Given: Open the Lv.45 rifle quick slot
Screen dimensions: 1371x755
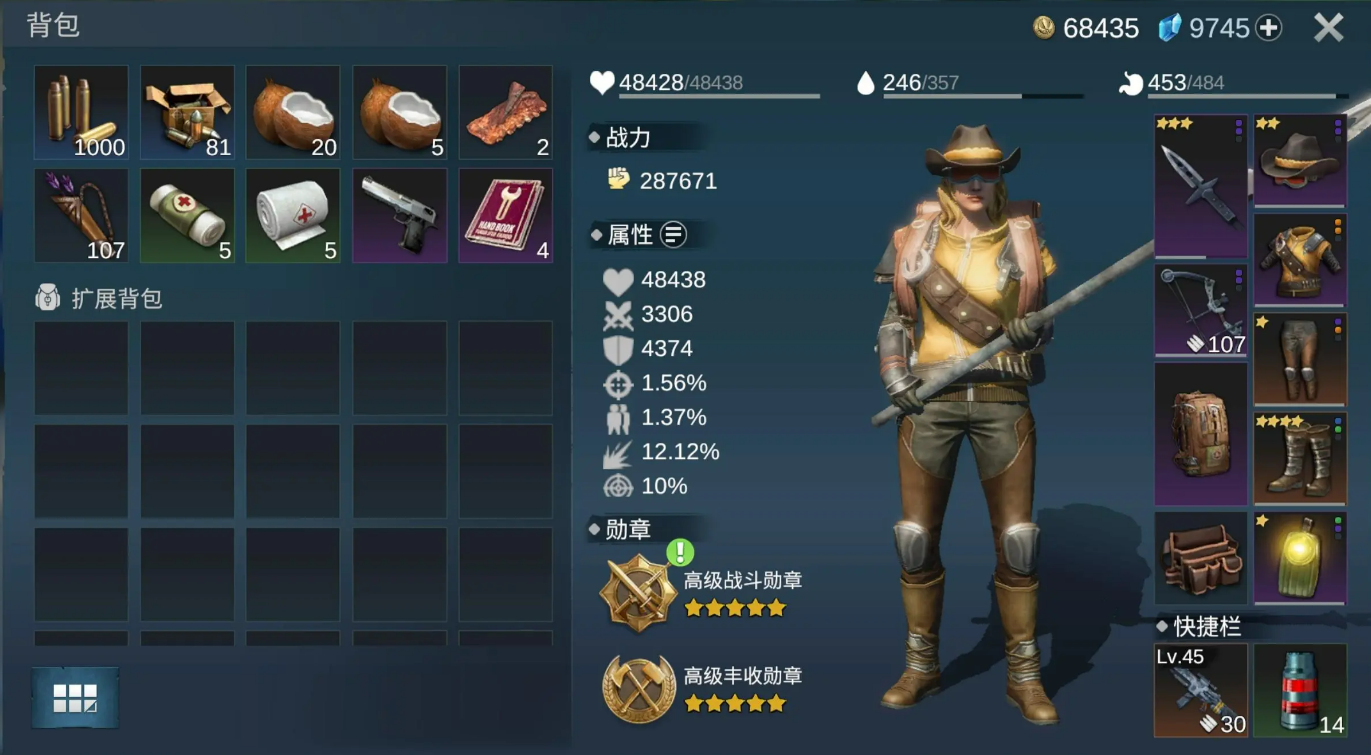Looking at the screenshot, I should pyautogui.click(x=1201, y=690).
